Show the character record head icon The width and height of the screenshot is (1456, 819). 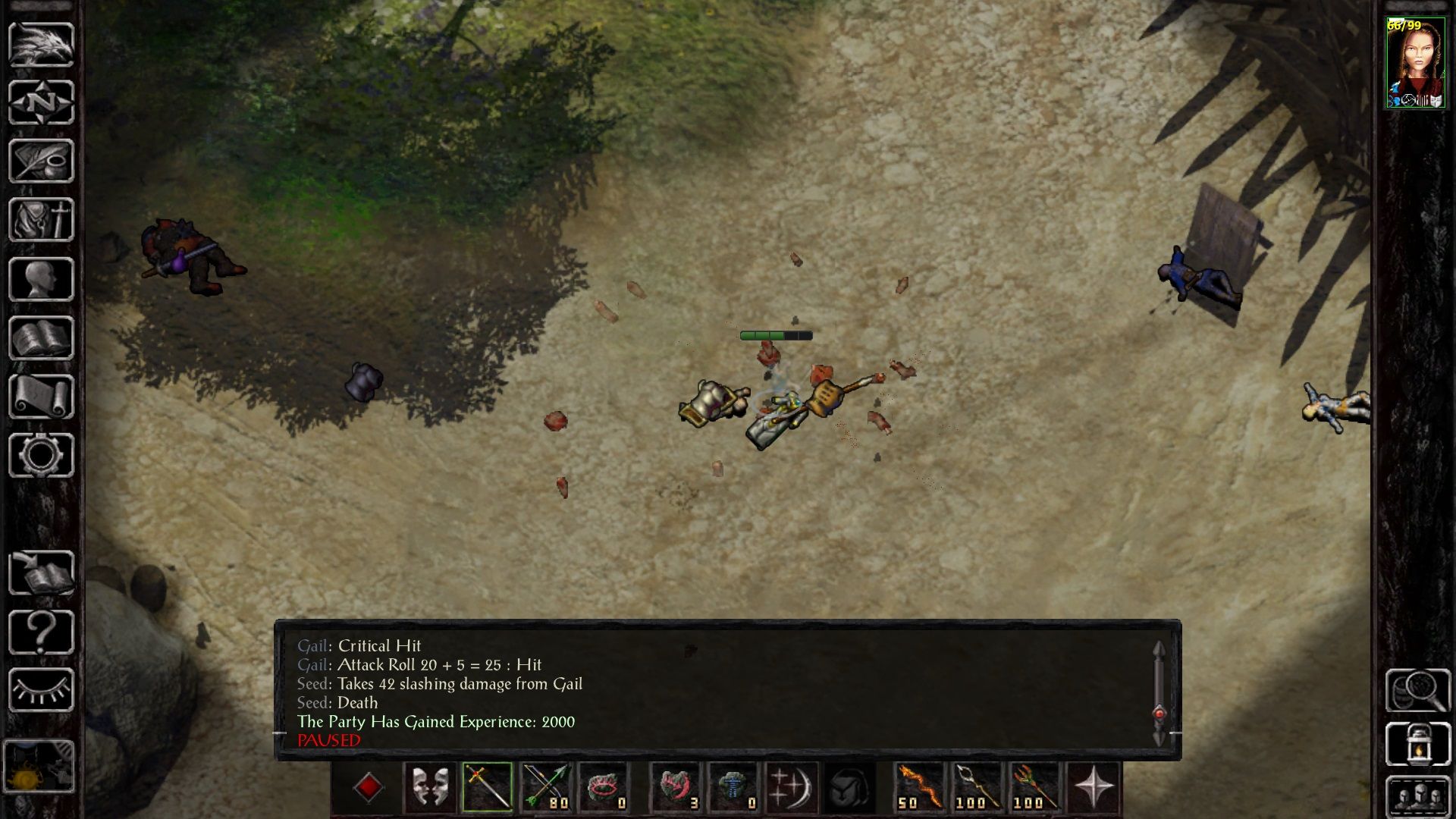coord(41,279)
